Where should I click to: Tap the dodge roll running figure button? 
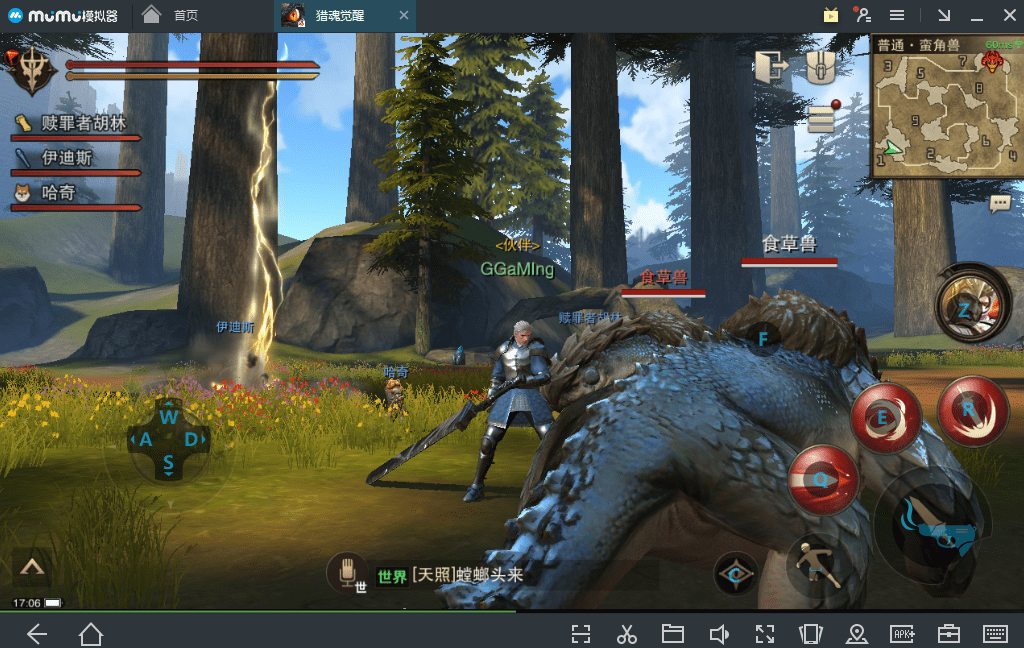[815, 567]
